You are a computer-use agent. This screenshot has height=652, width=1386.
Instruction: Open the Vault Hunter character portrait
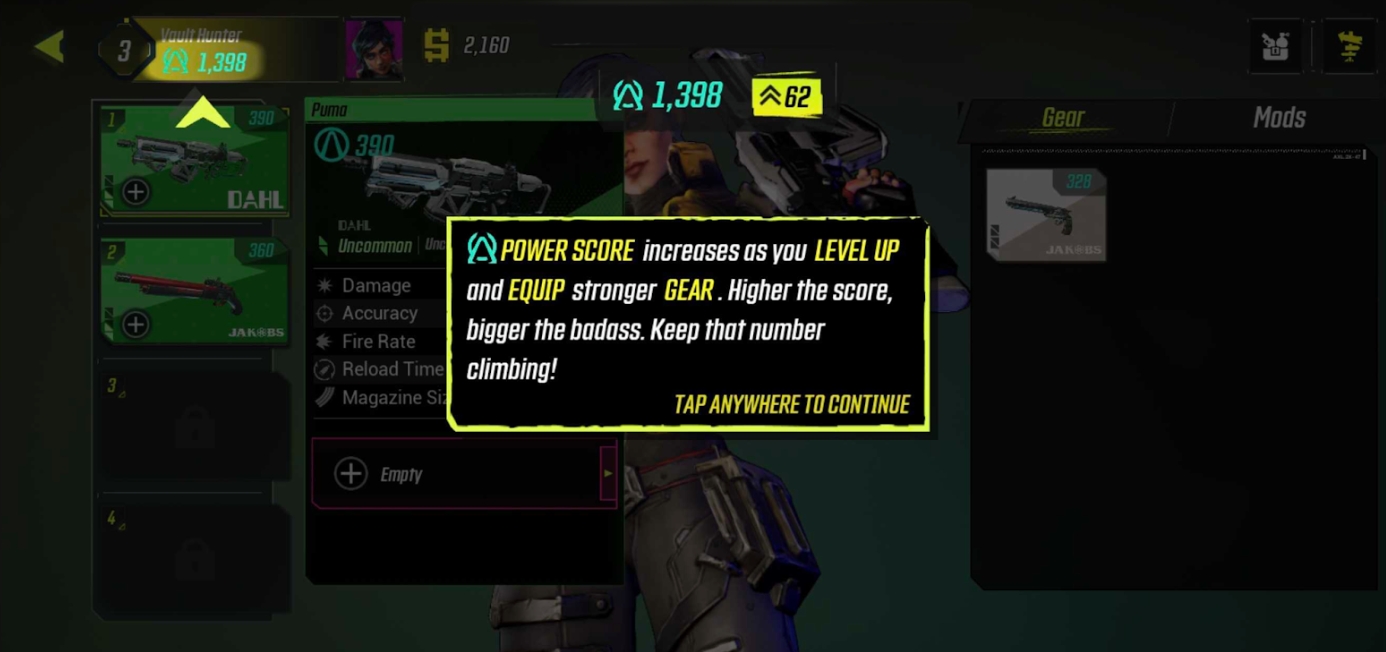[x=373, y=47]
